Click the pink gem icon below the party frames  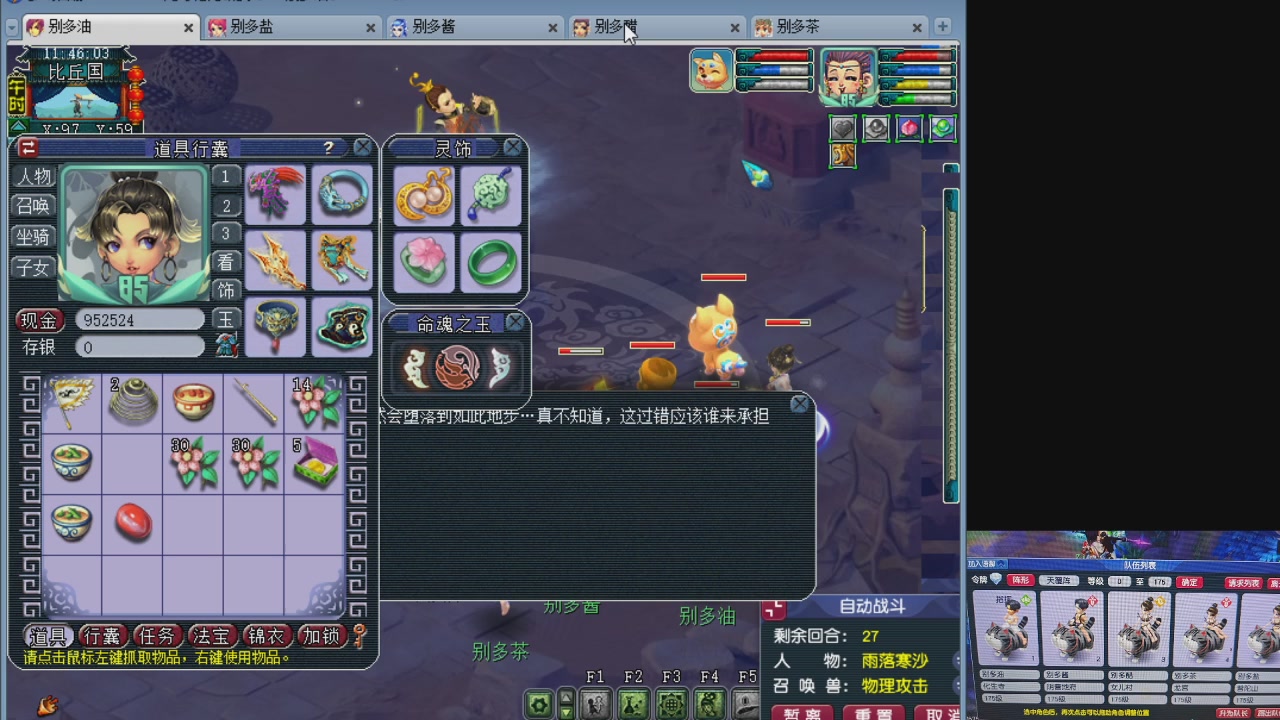click(x=908, y=127)
